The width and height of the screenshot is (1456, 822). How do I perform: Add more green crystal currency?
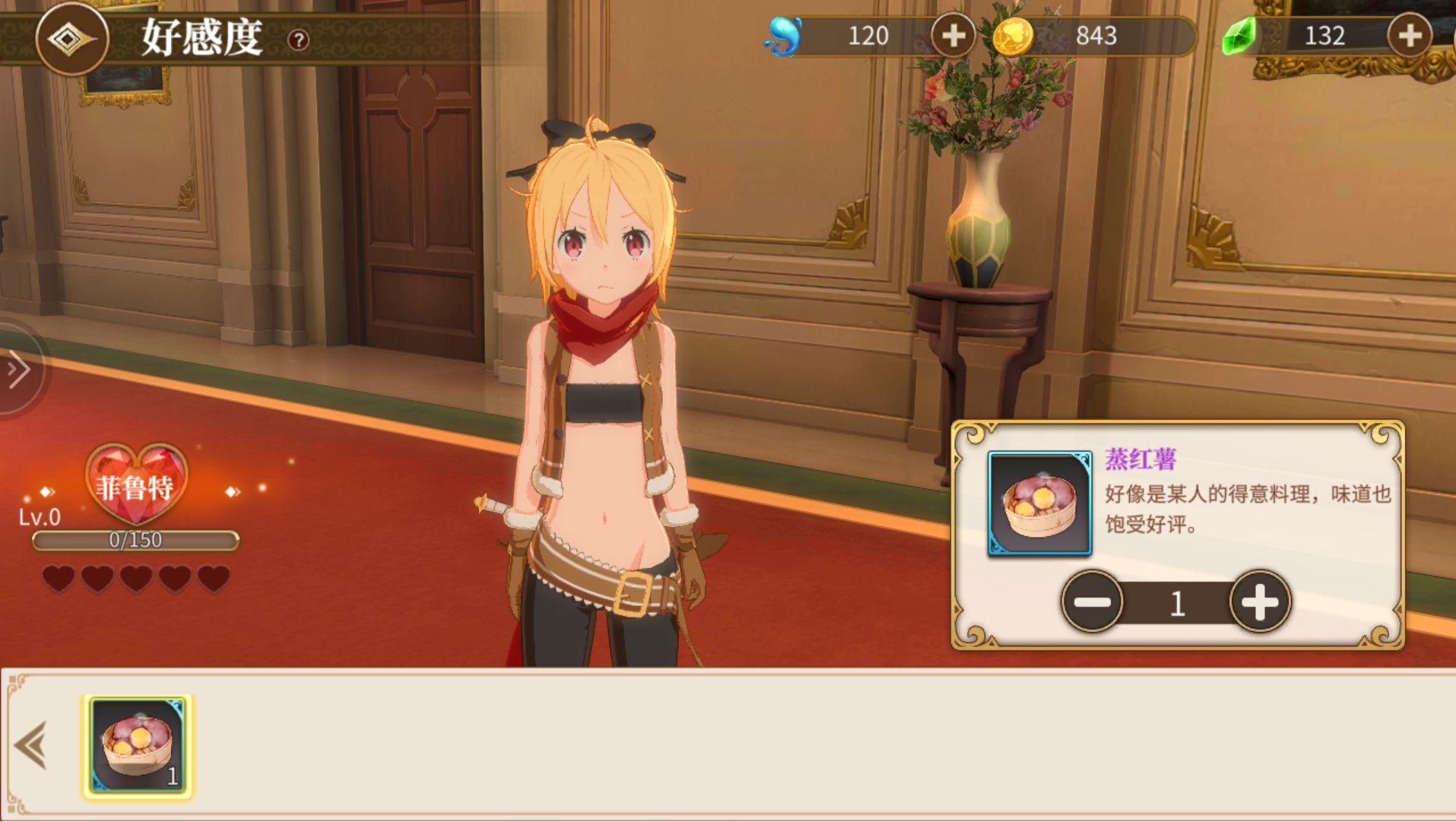pyautogui.click(x=1409, y=35)
